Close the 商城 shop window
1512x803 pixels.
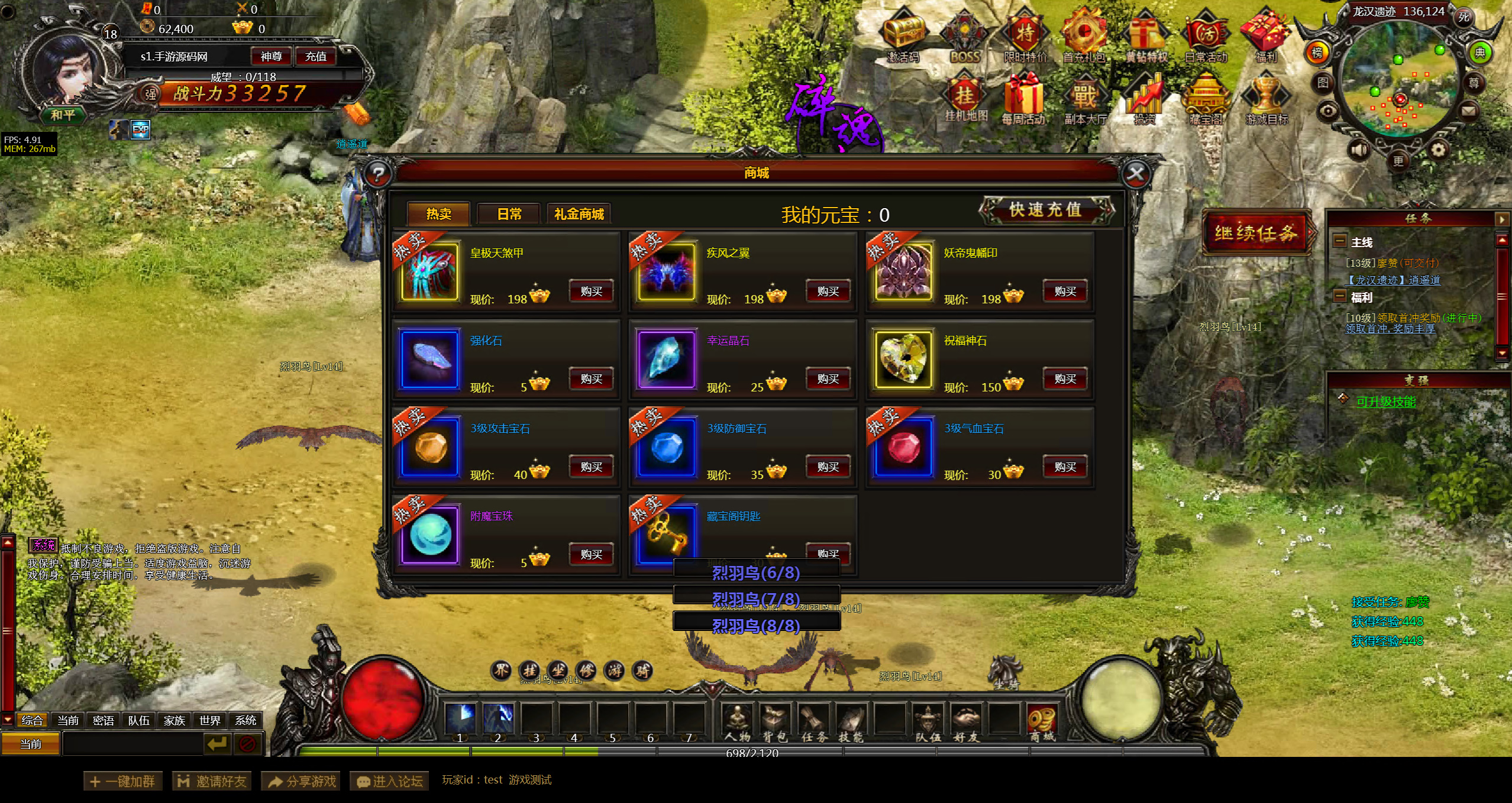coord(1136,174)
